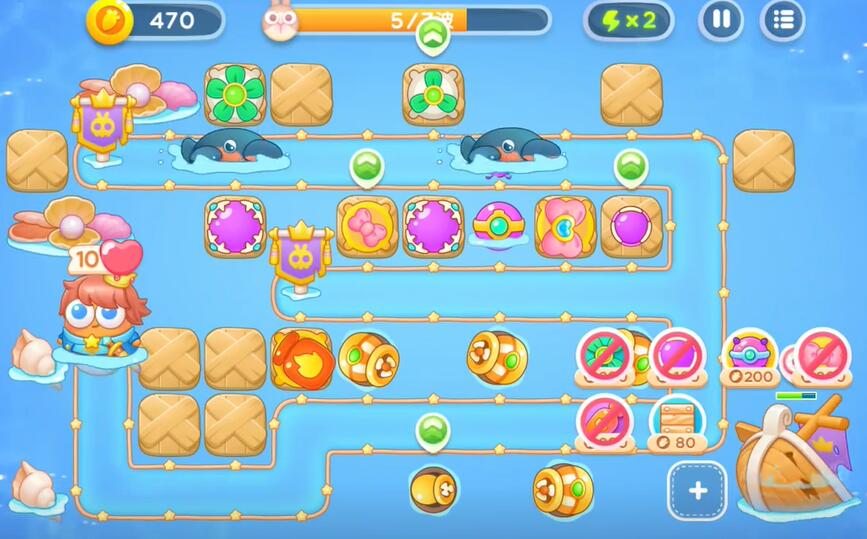Select the dashed plus build slot

[697, 490]
